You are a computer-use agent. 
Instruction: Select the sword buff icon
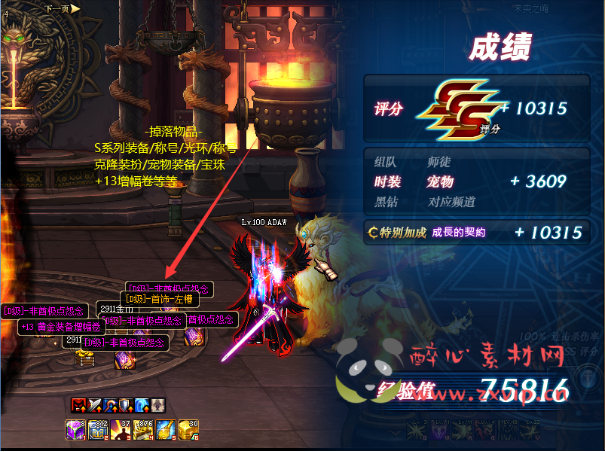pos(95,405)
